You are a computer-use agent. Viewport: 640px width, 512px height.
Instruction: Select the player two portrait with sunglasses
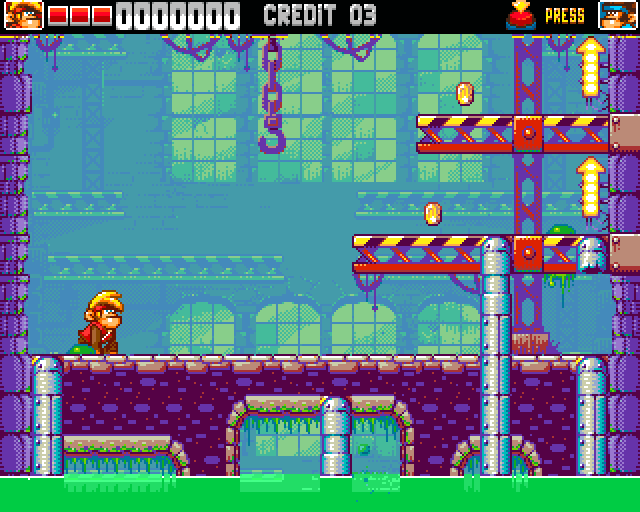click(x=615, y=15)
